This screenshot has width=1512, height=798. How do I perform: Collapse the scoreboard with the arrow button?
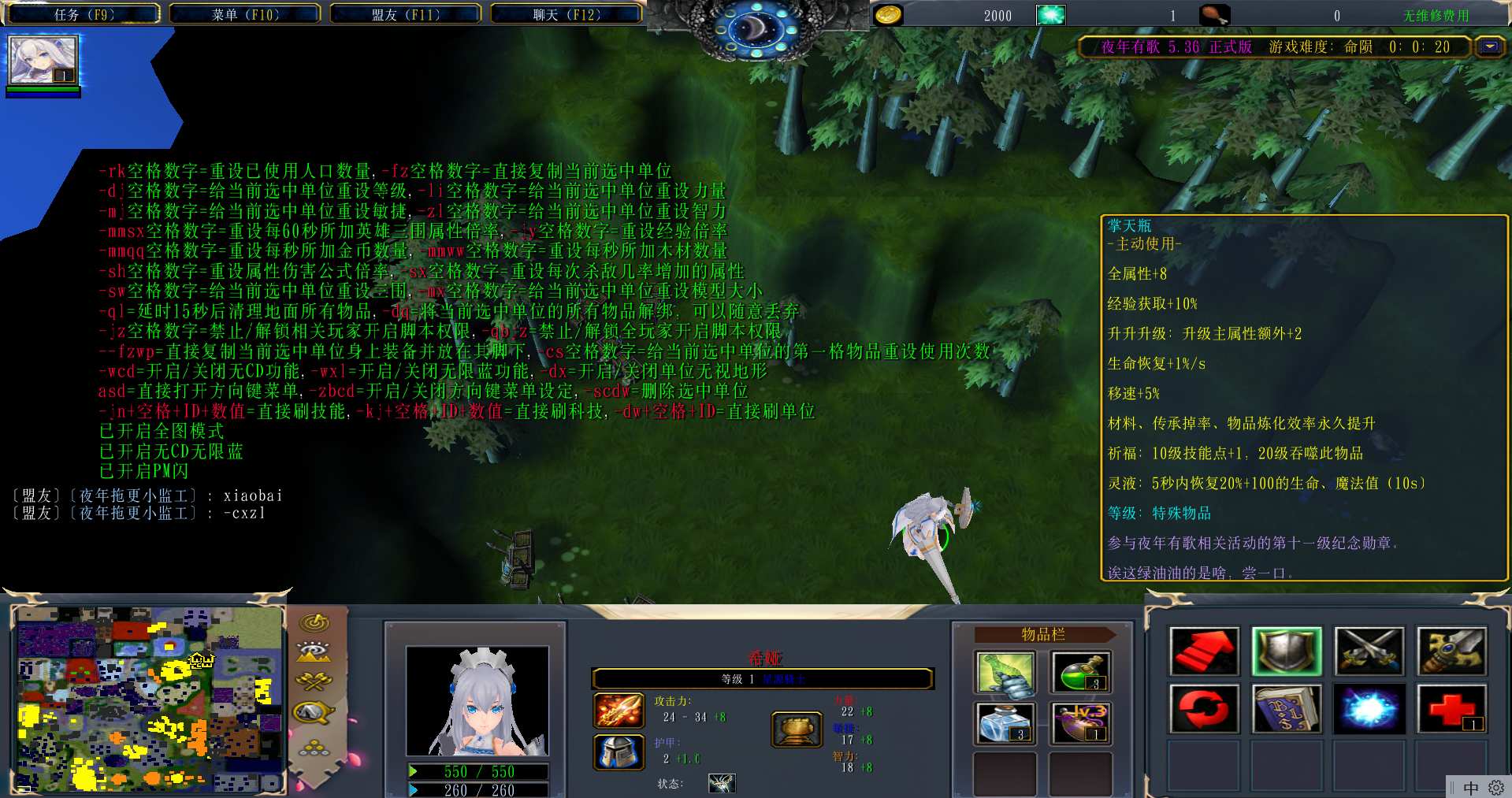(1489, 46)
